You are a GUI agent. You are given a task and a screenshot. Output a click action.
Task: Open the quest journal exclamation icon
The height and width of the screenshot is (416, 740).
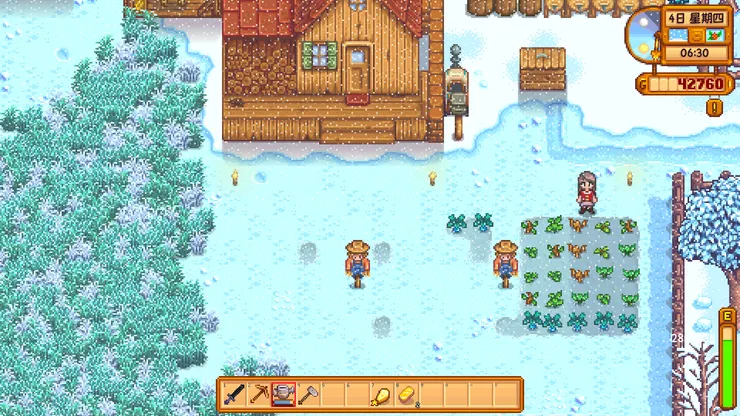[x=714, y=106]
